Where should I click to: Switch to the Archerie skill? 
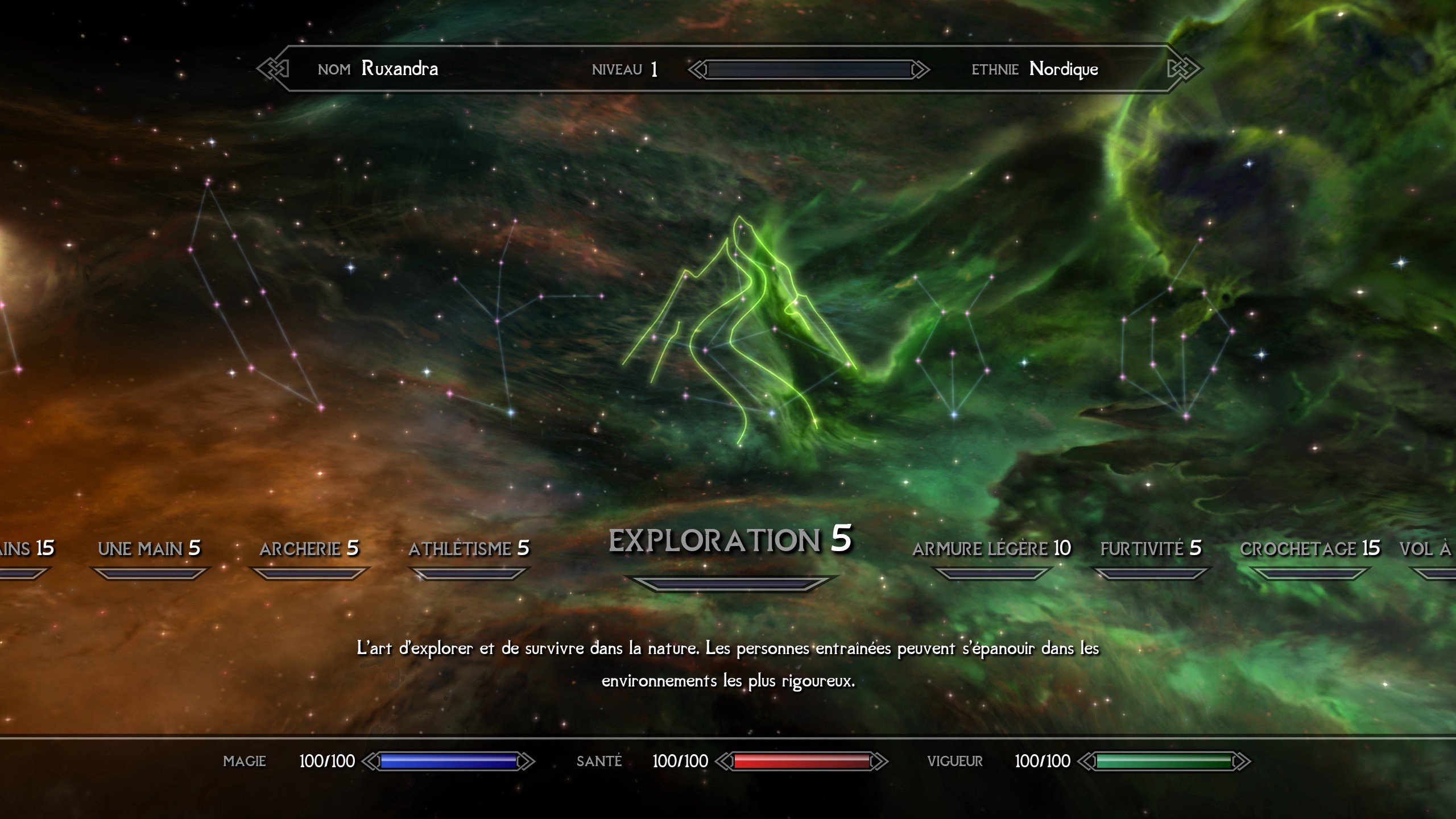pyautogui.click(x=309, y=548)
